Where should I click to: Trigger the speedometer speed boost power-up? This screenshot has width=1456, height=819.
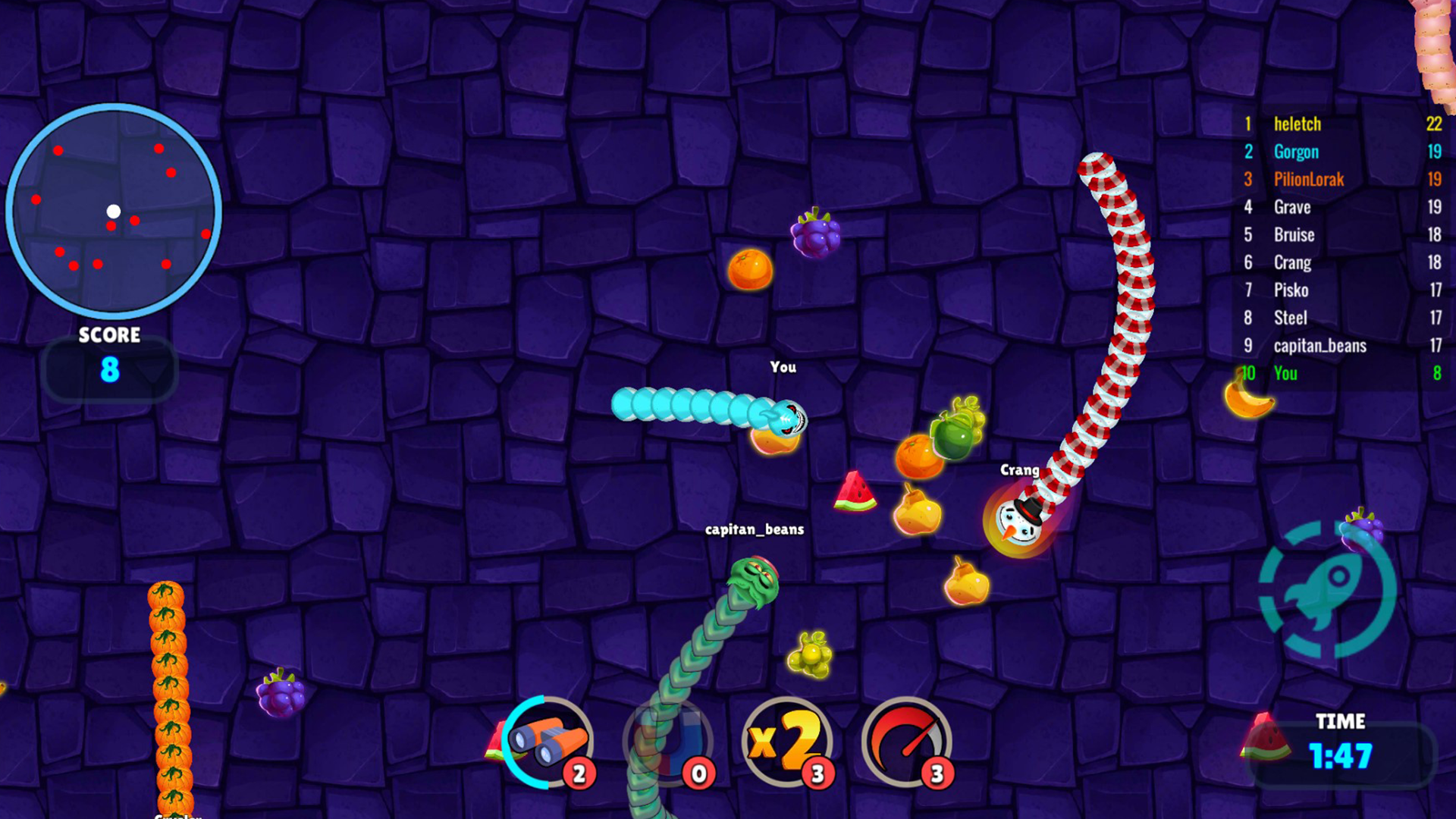point(906,742)
